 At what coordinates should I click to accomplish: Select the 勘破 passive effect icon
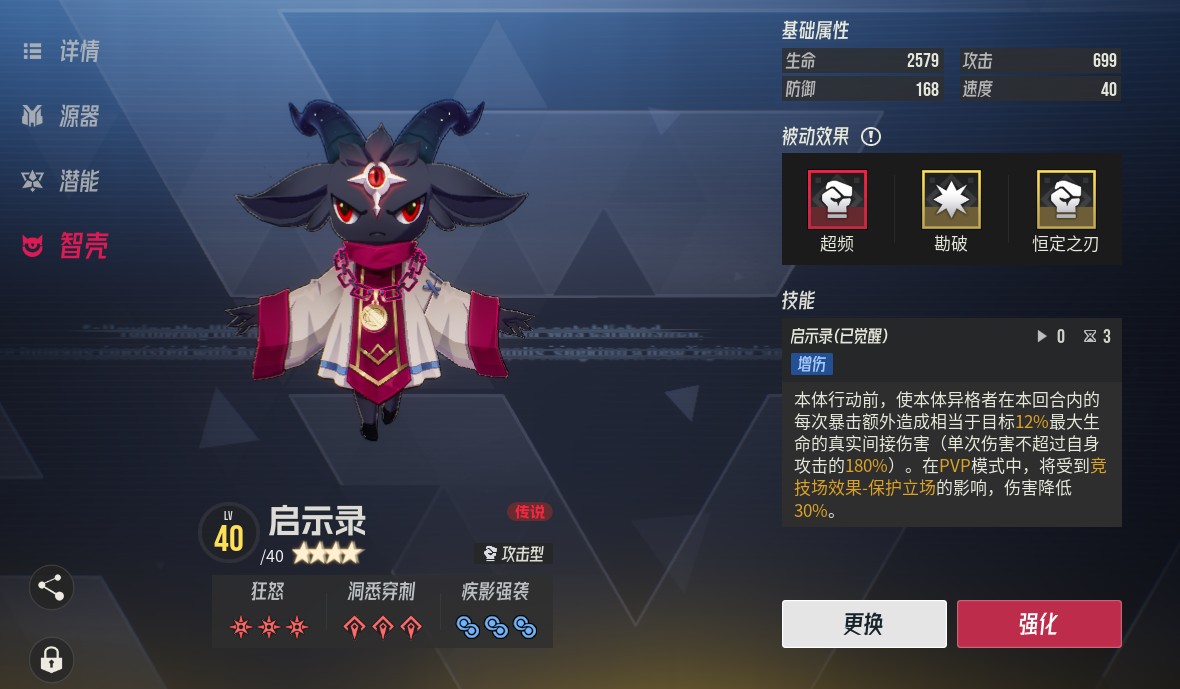coord(951,200)
